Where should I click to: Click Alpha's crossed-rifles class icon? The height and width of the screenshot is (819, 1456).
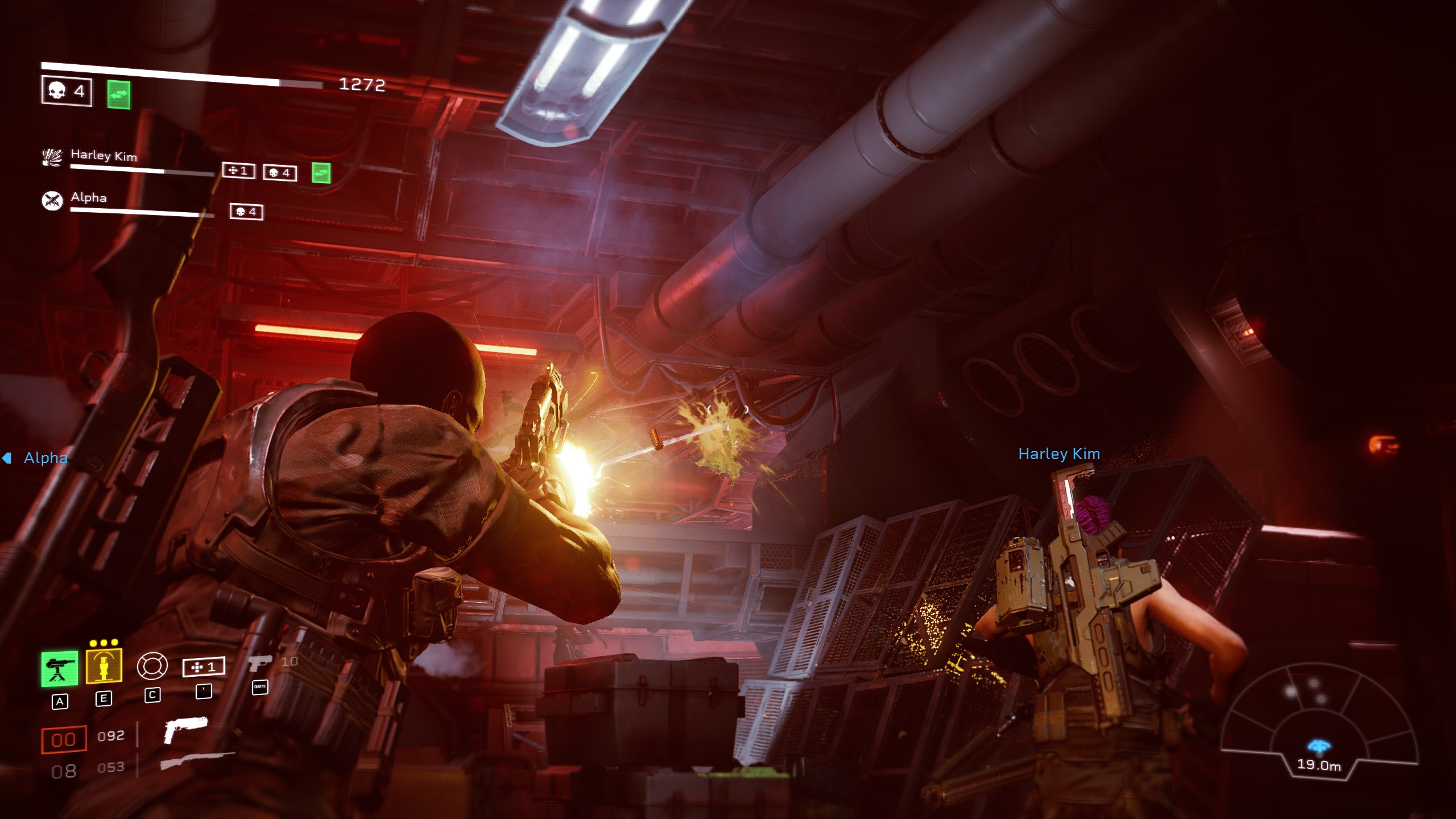pyautogui.click(x=52, y=200)
